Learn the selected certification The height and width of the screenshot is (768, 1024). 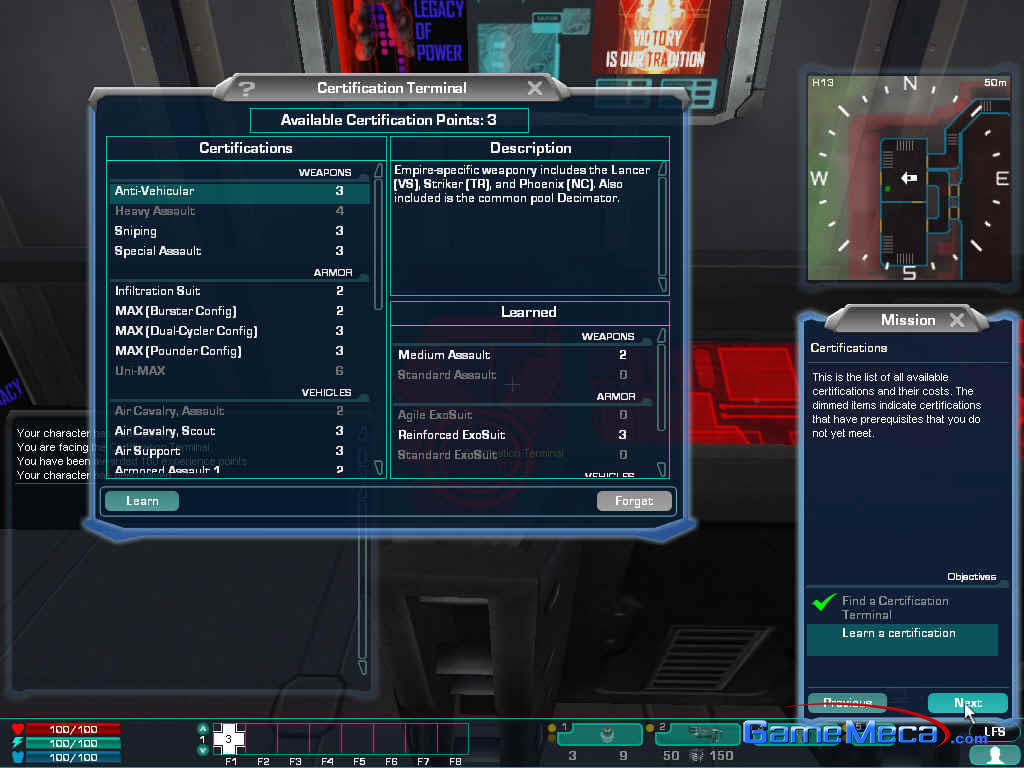tap(142, 501)
